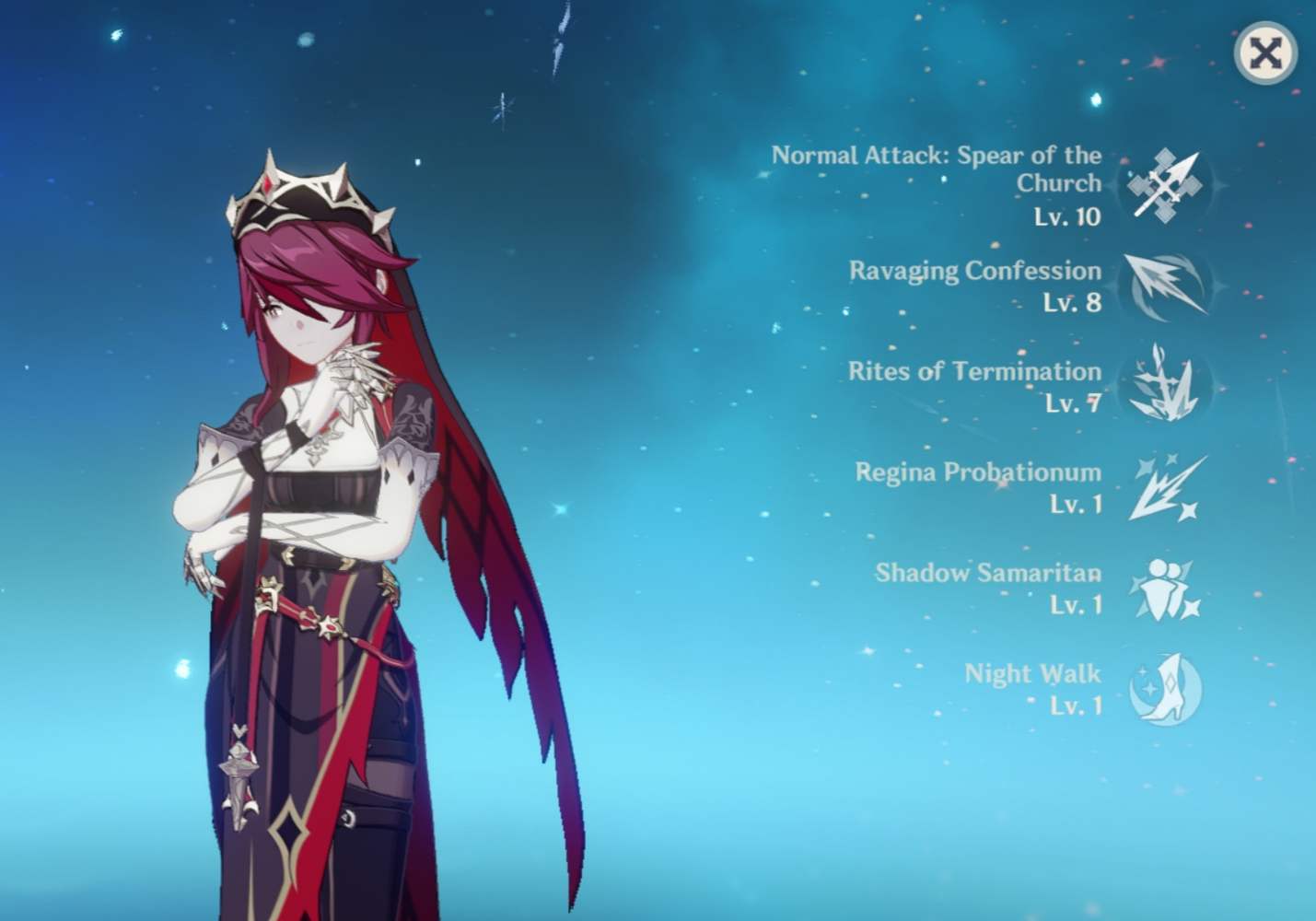Click the "Ravaging Confession" talent name
1316x921 pixels.
point(973,271)
